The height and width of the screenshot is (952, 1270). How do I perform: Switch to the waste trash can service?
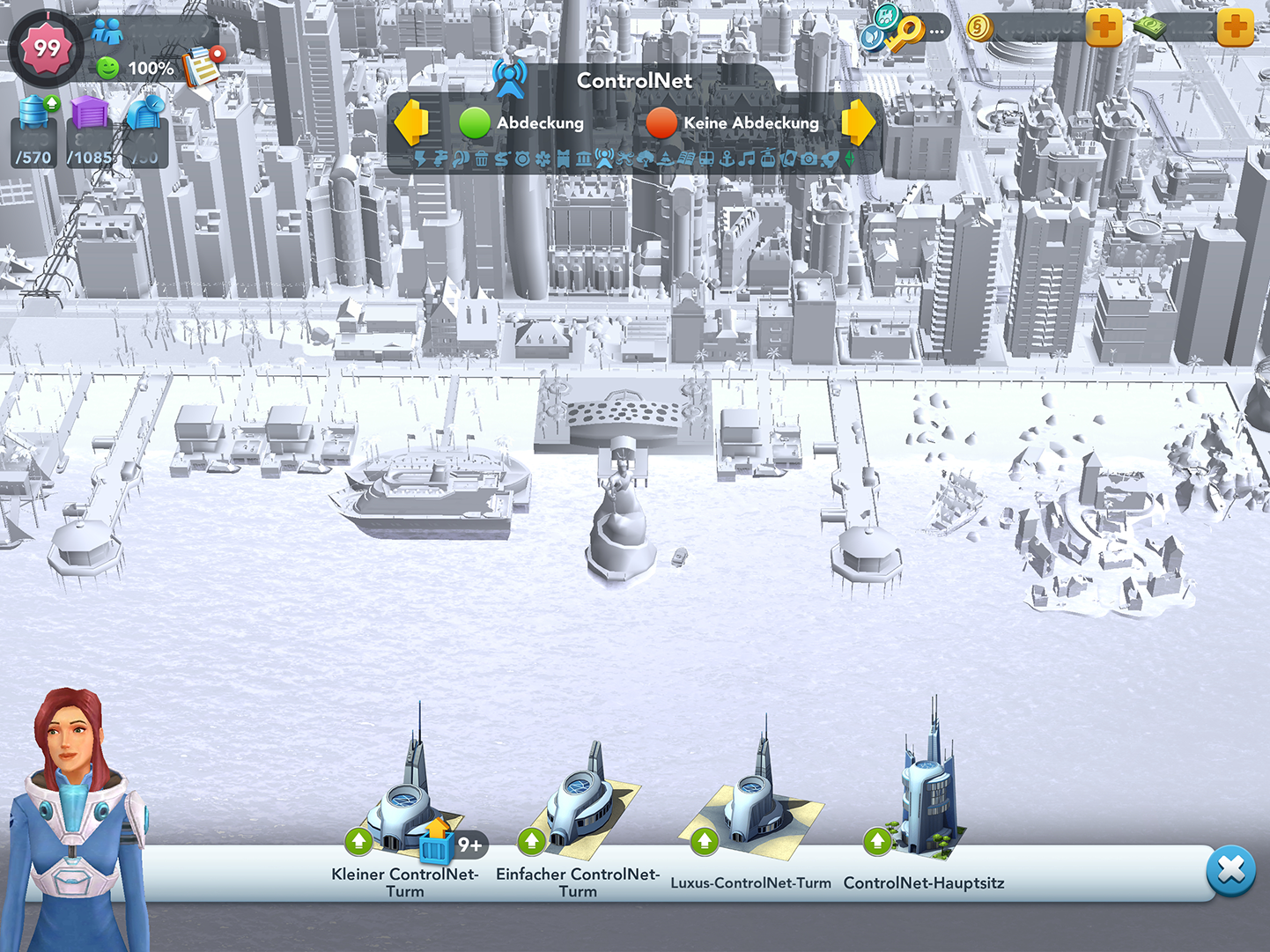tap(481, 159)
